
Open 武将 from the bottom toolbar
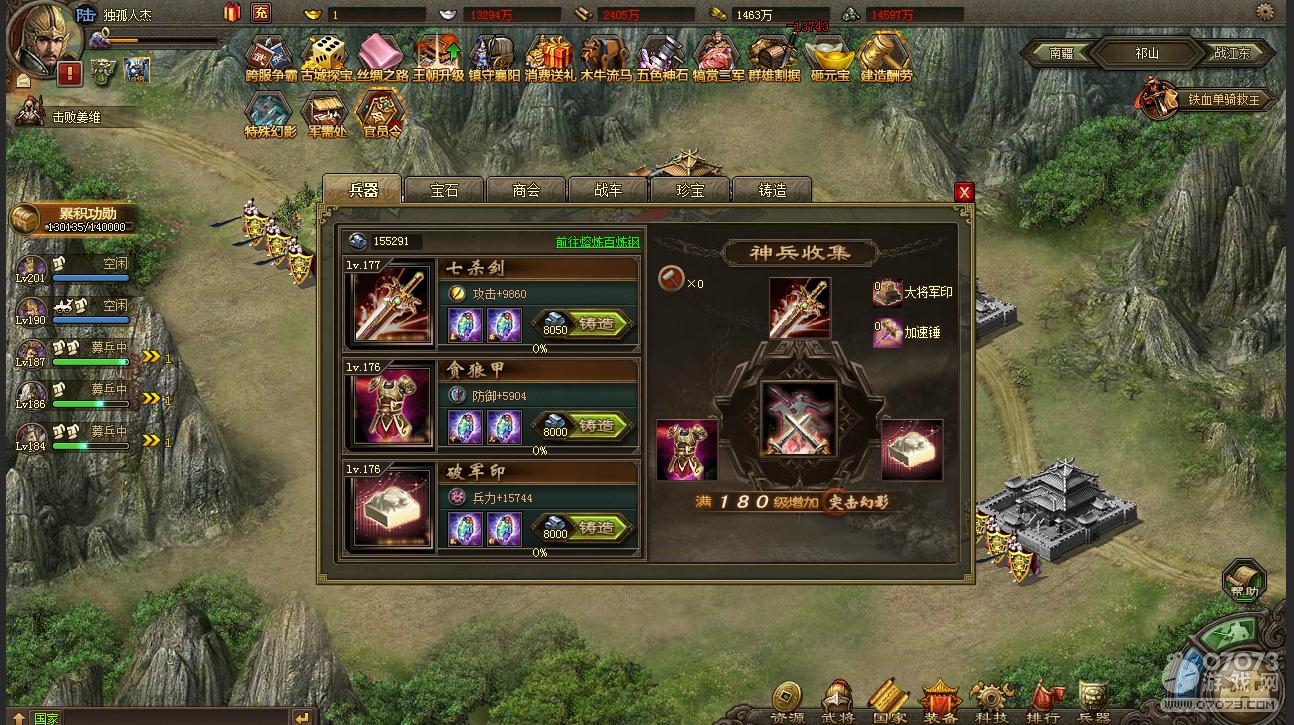[838, 703]
